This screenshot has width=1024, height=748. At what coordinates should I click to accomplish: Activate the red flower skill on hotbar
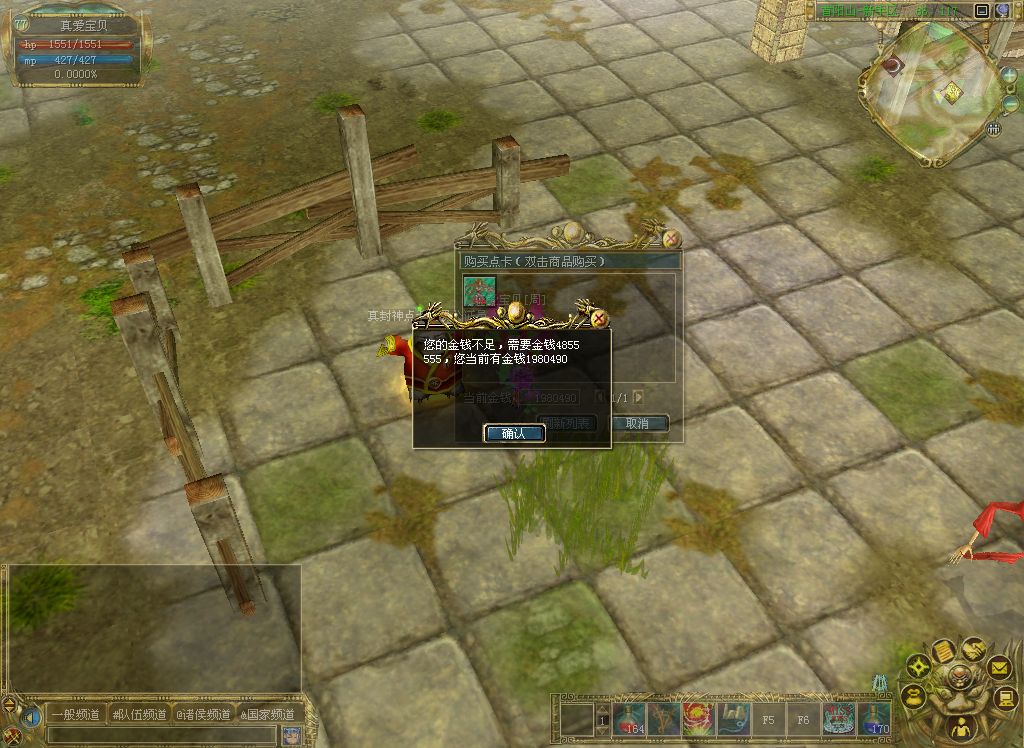(697, 719)
